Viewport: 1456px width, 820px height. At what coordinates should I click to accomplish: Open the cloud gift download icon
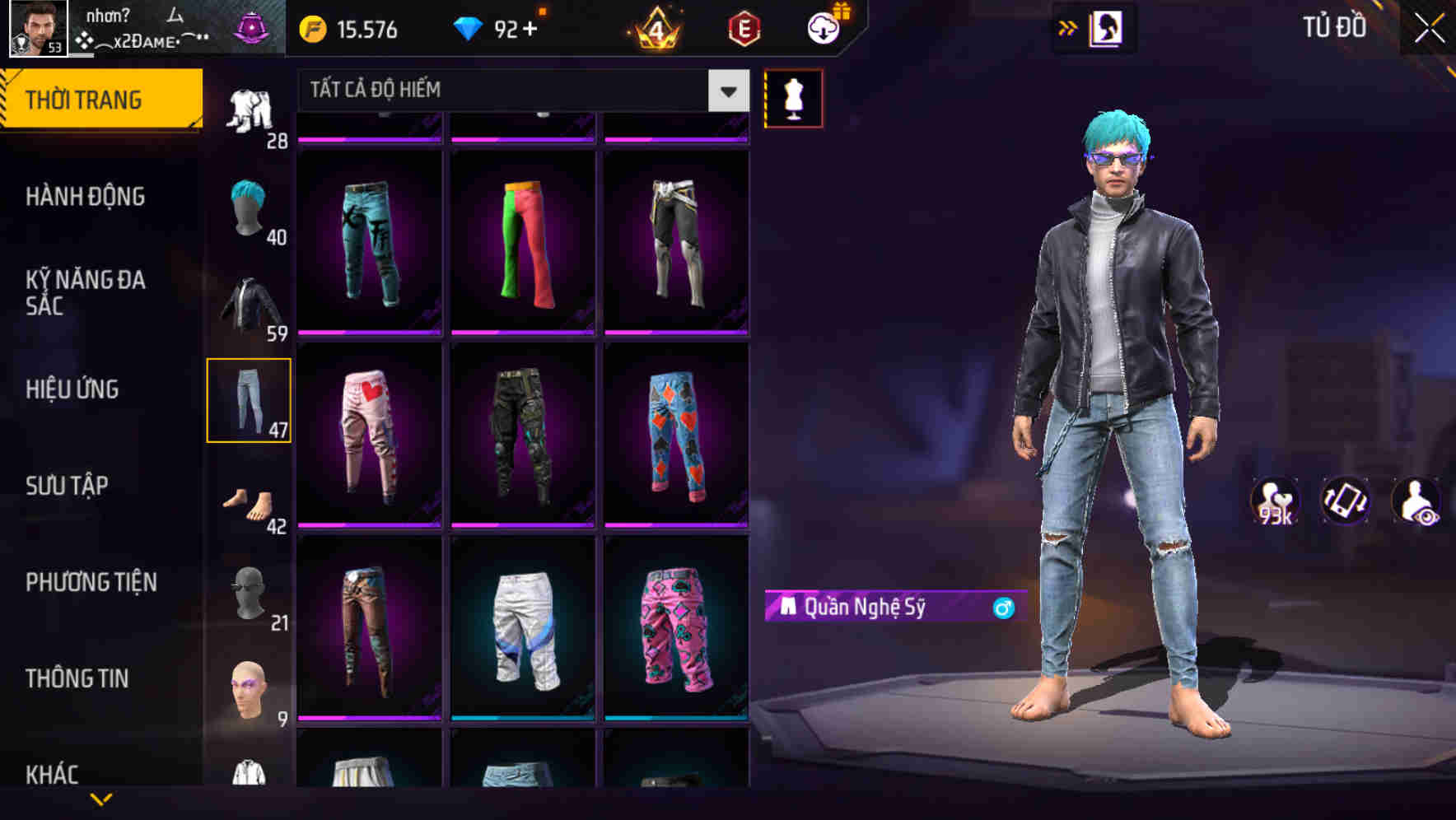coord(823,29)
